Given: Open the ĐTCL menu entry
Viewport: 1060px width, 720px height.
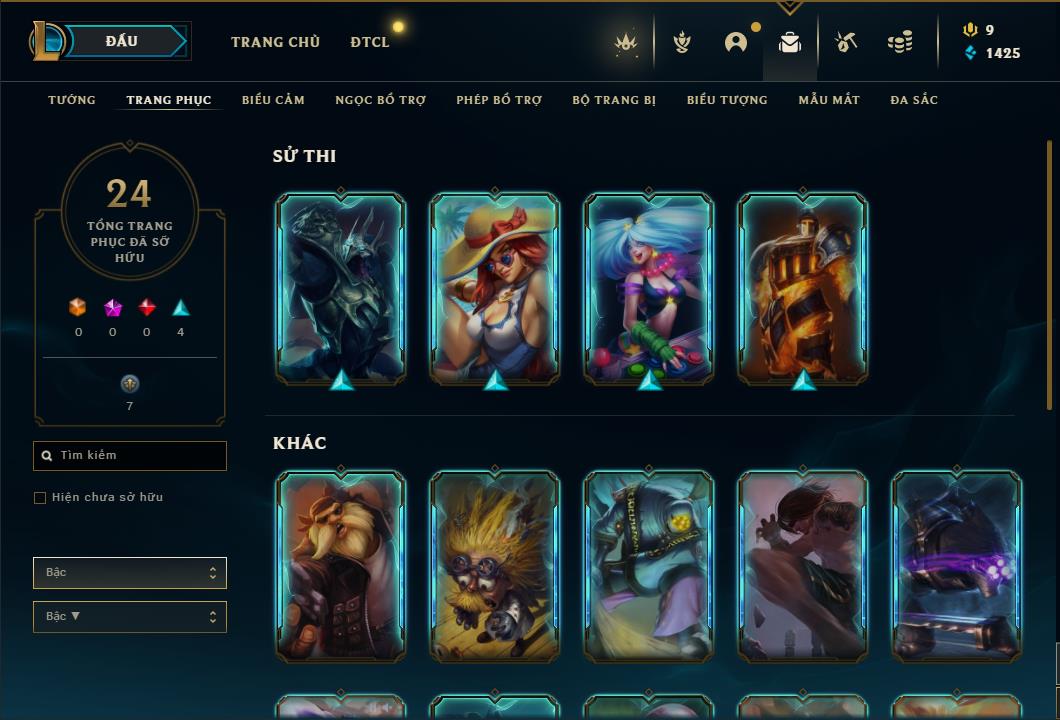Looking at the screenshot, I should [x=370, y=42].
